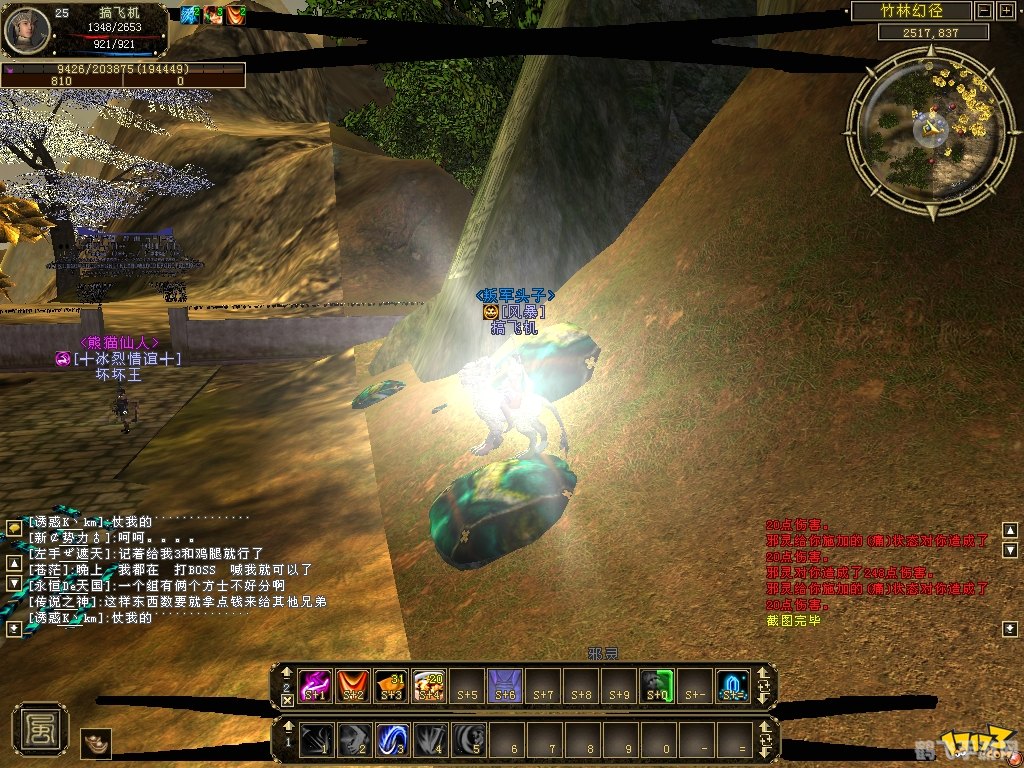
Task: Use the item stacked 20 in S+4
Action: tap(430, 685)
